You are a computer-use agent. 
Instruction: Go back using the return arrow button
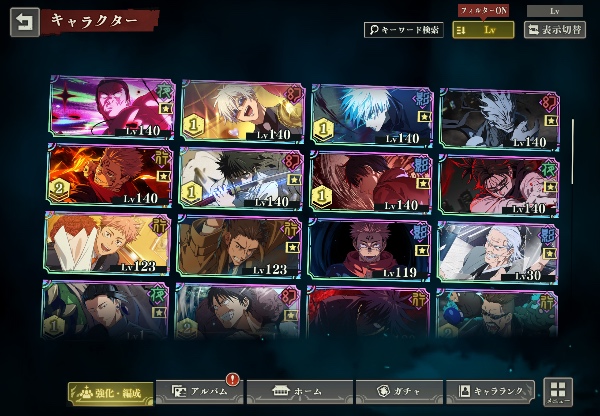(x=25, y=22)
